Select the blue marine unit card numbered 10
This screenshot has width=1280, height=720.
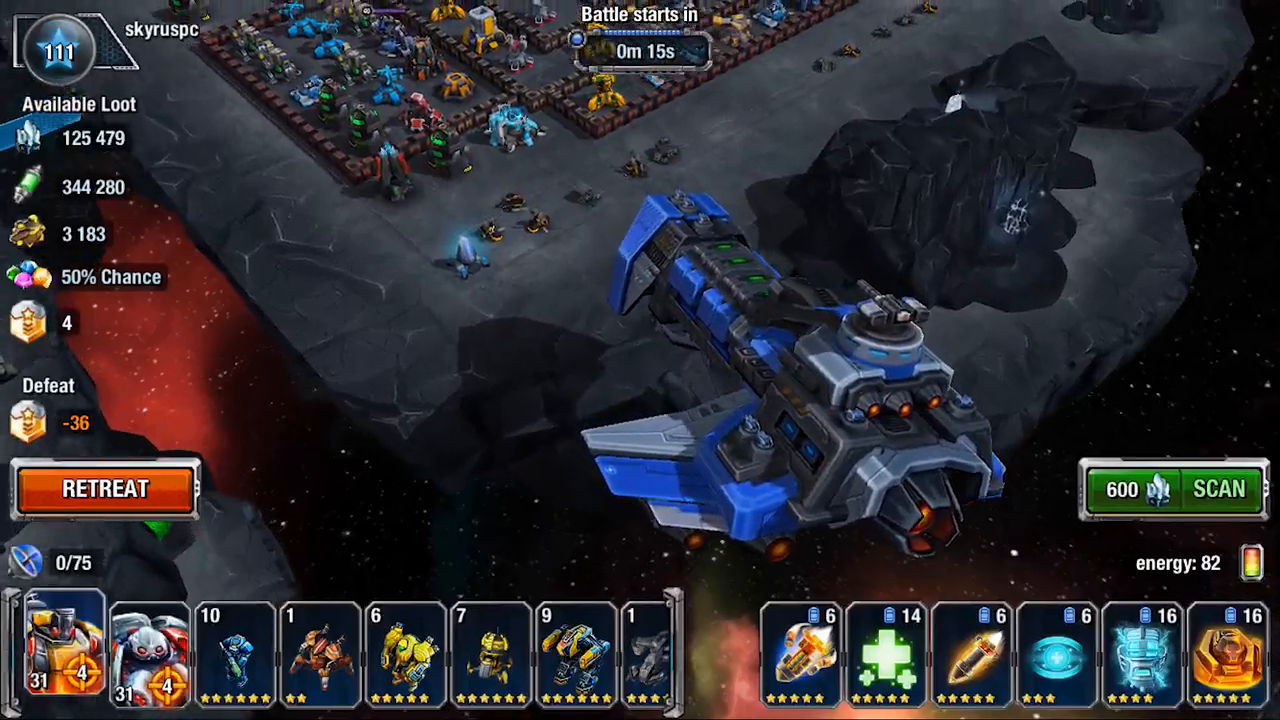(234, 655)
